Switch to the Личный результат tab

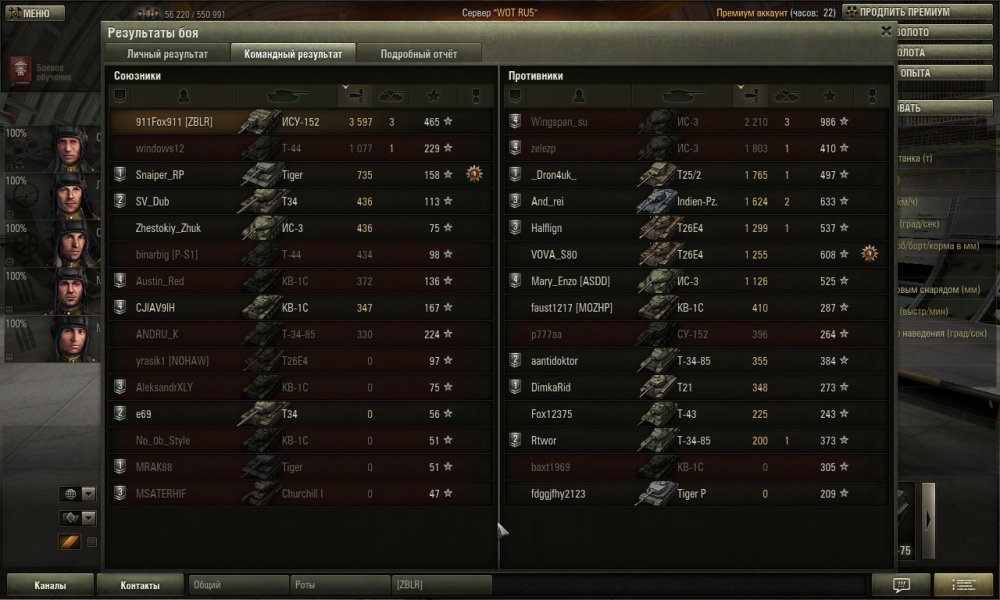(x=167, y=54)
